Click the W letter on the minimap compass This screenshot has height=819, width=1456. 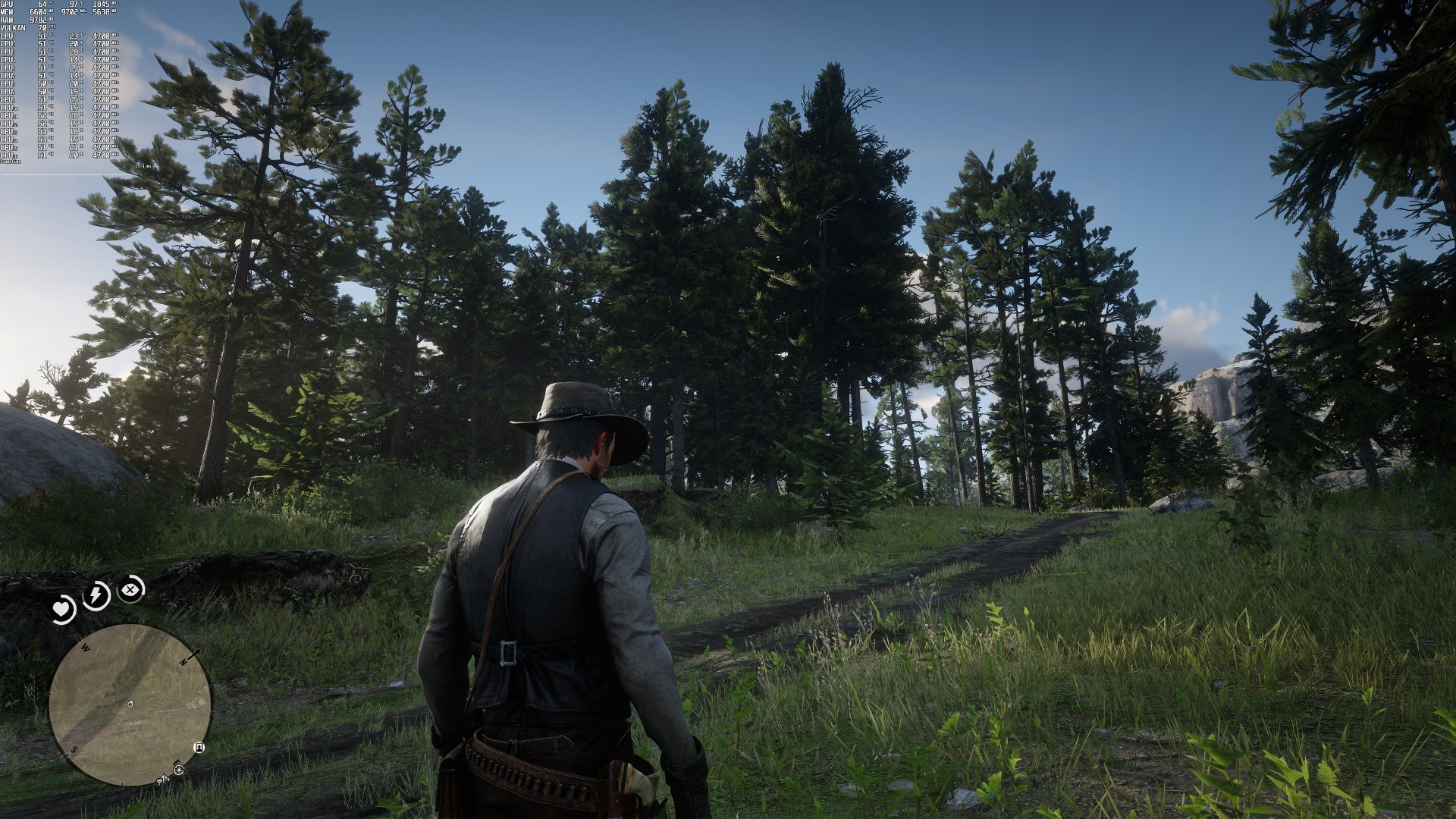click(x=85, y=648)
